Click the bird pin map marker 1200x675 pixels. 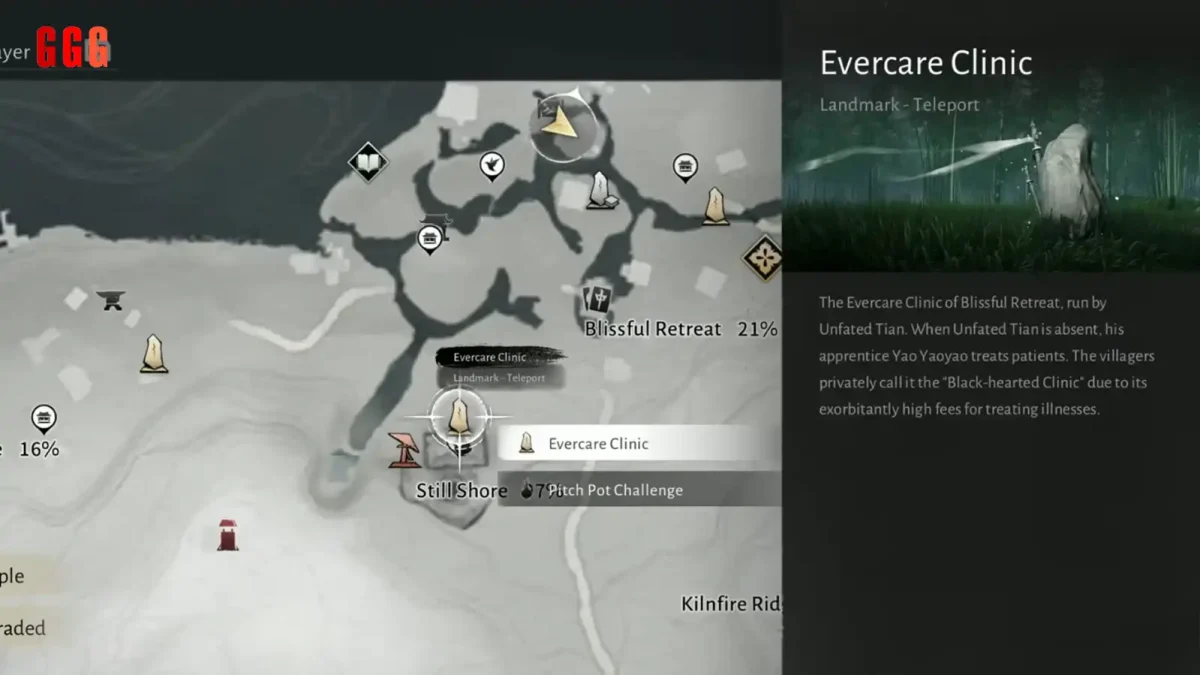click(x=491, y=164)
